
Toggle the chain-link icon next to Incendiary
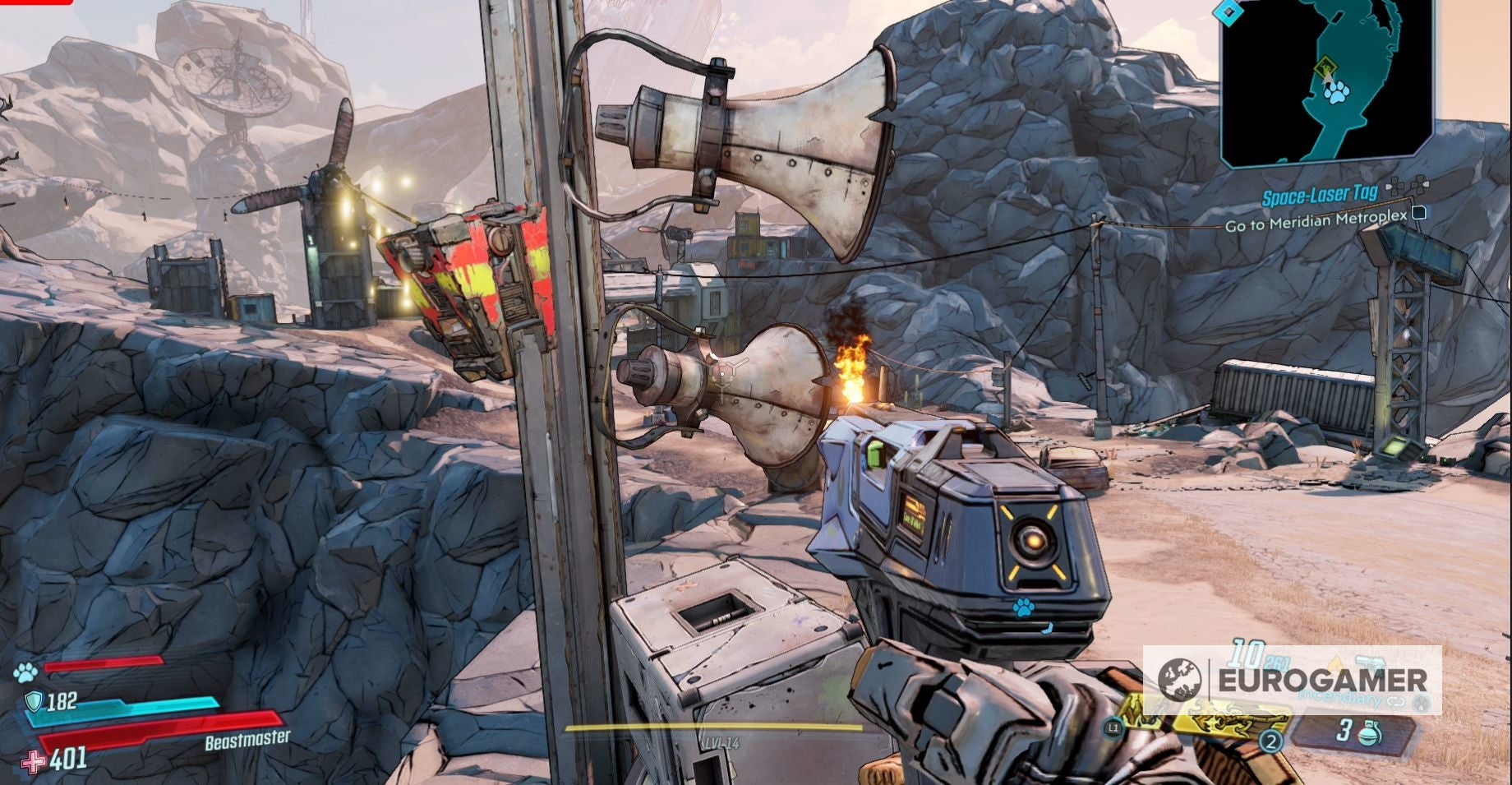[1396, 700]
